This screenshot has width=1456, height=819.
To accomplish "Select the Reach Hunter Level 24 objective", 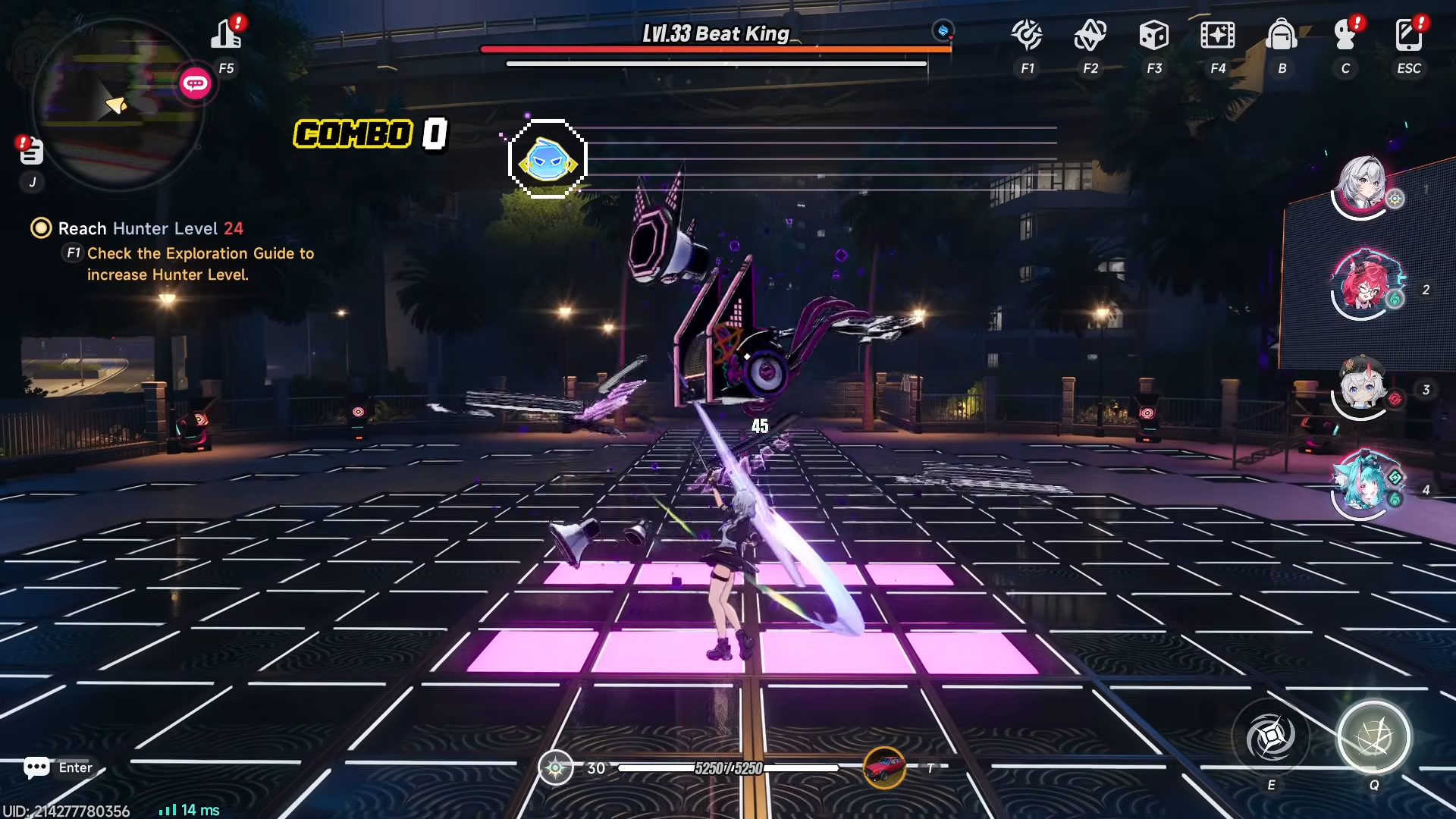I will pos(150,228).
